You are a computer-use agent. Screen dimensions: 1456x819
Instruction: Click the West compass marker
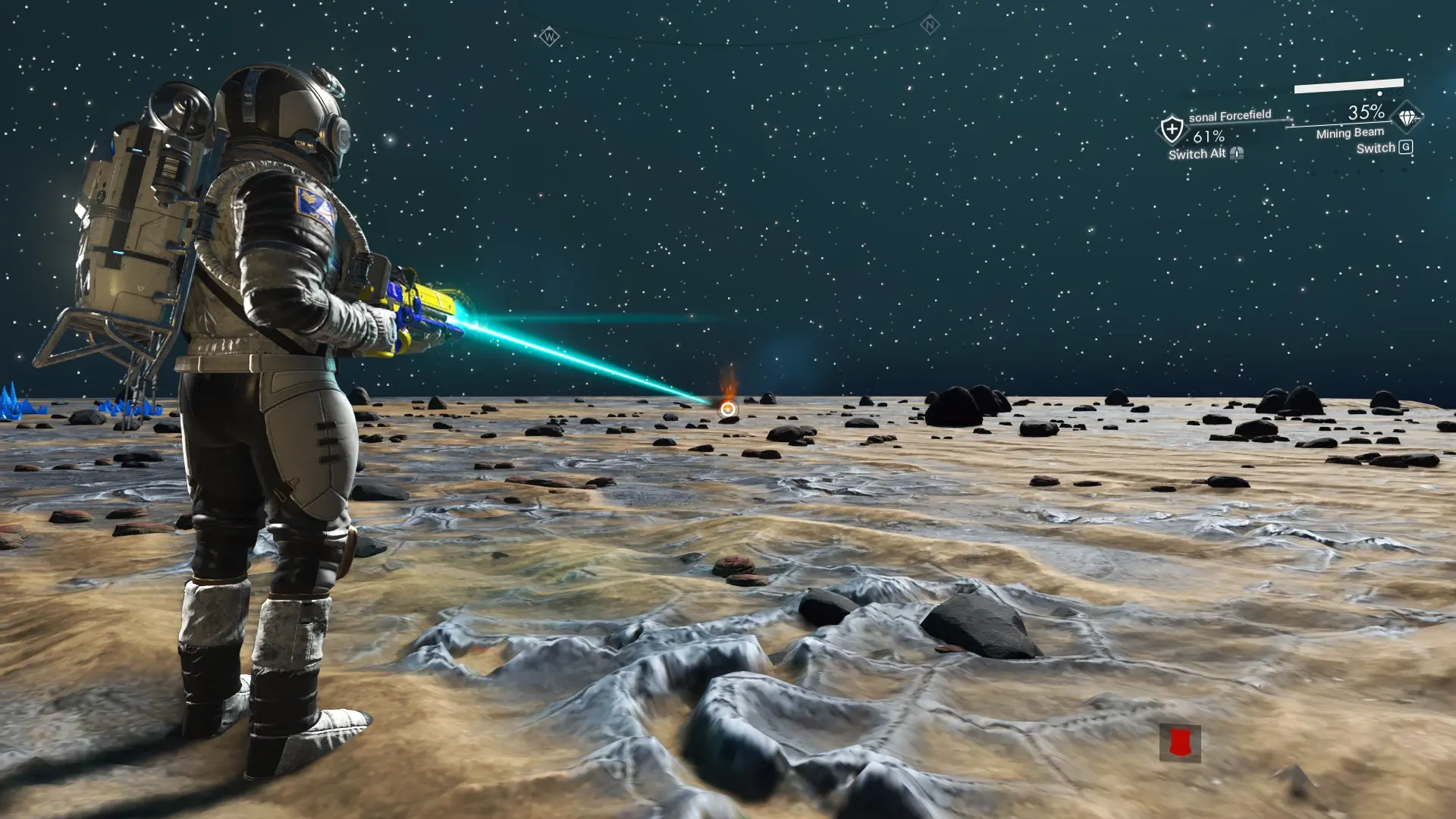[549, 36]
